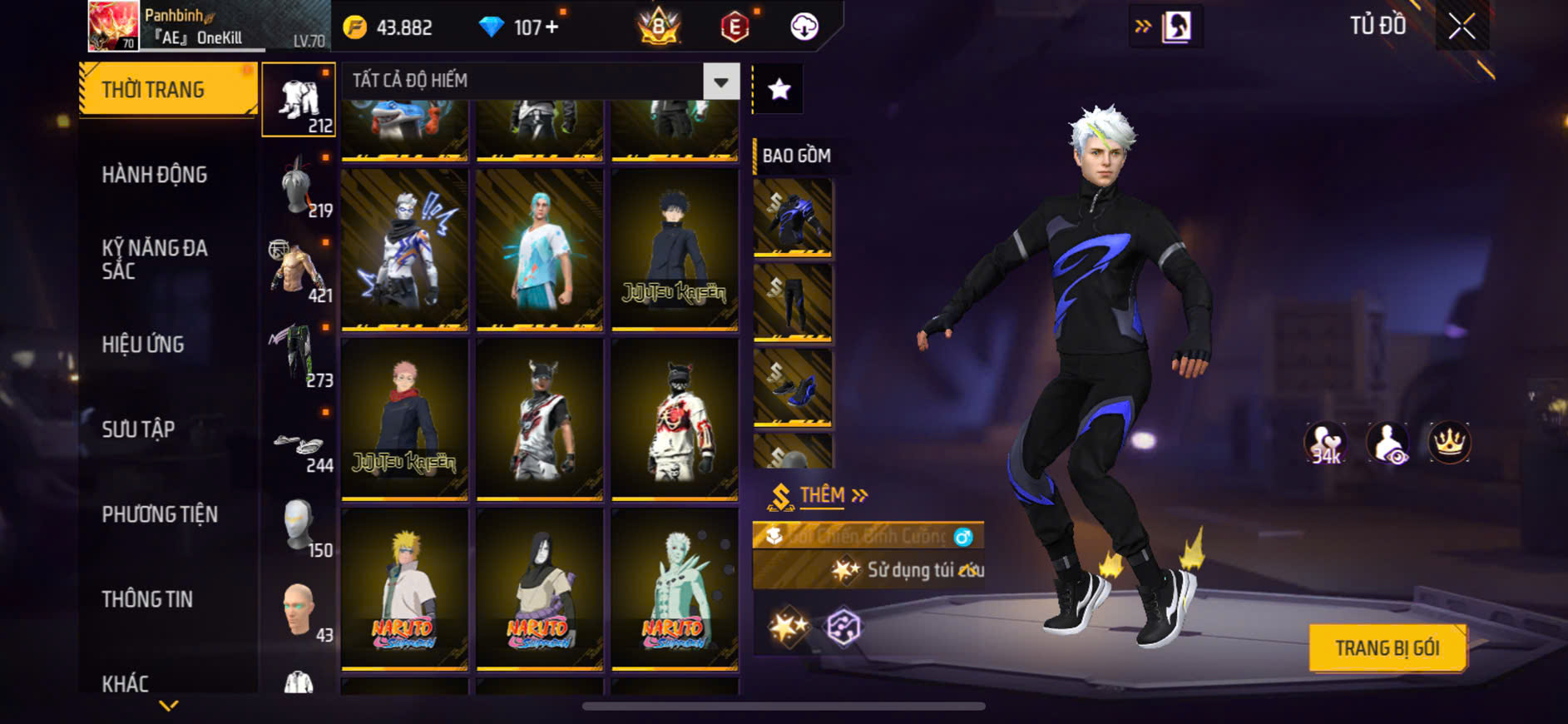1568x724 pixels.
Task: Select the blond Naruto Shippuden bundle
Action: [x=404, y=588]
